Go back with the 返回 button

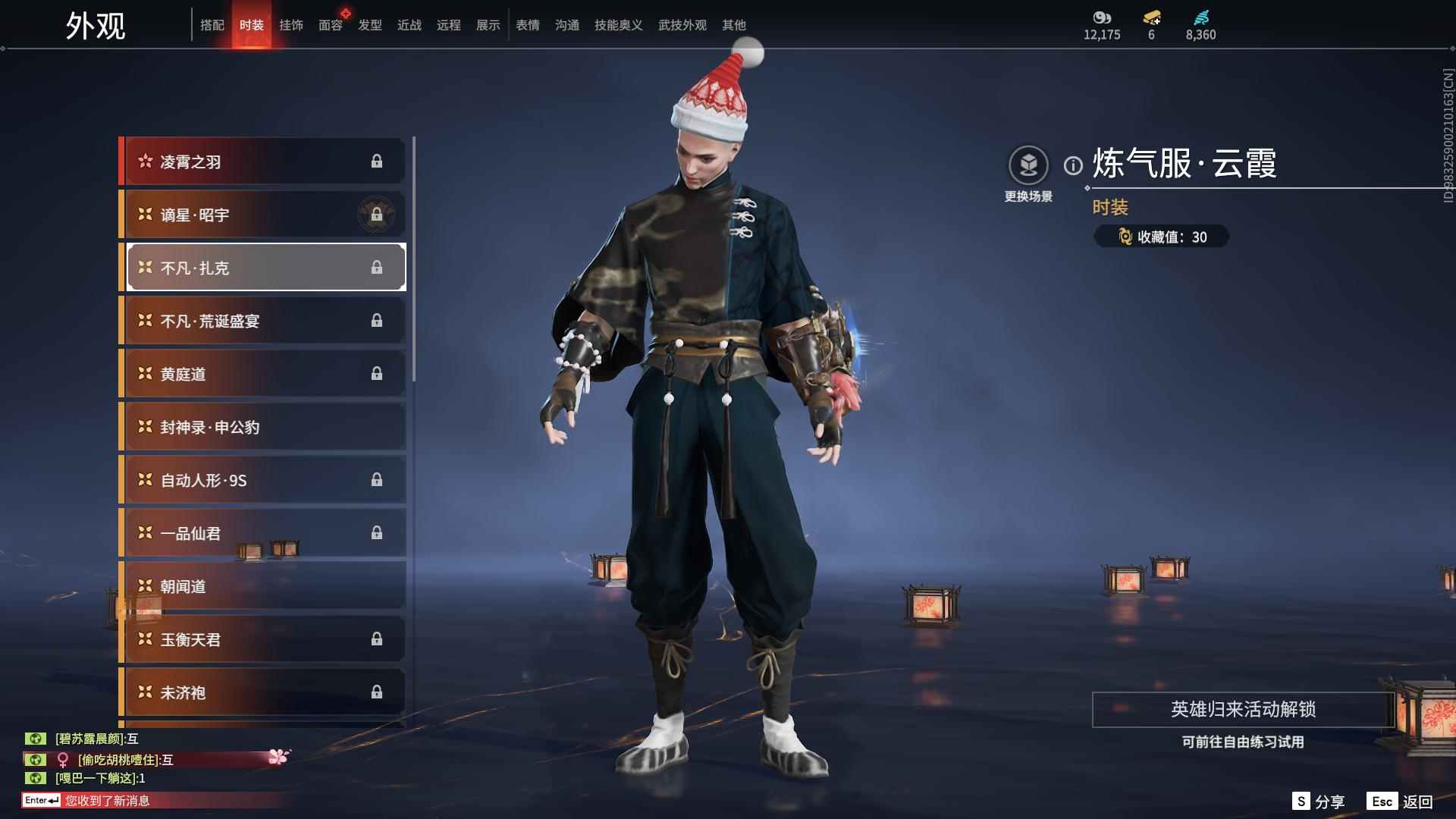click(1401, 802)
